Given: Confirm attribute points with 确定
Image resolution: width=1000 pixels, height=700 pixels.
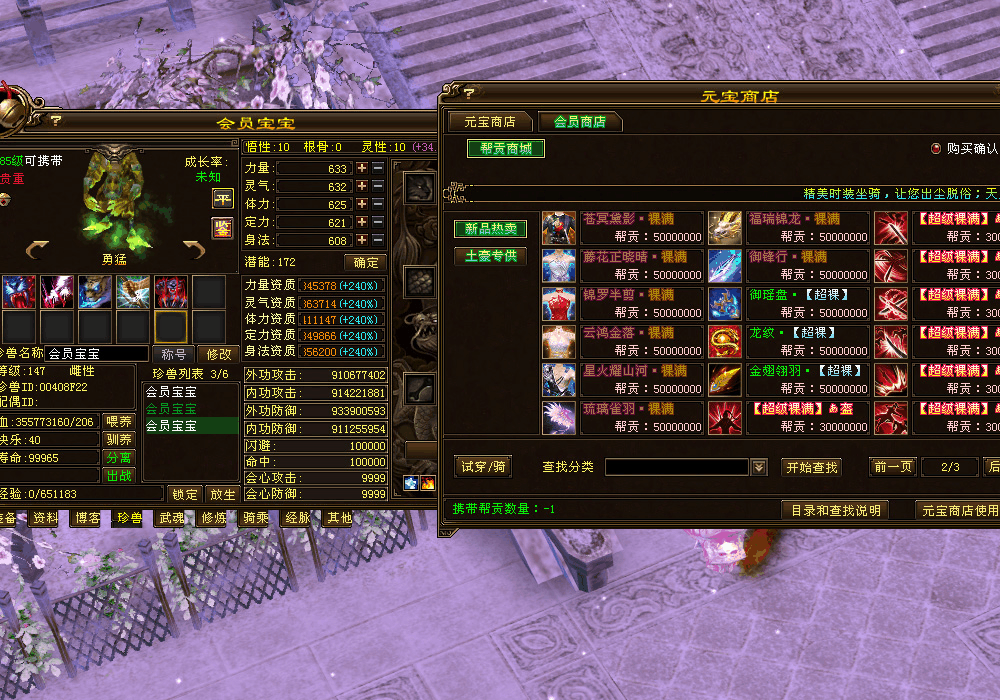Looking at the screenshot, I should tap(365, 263).
